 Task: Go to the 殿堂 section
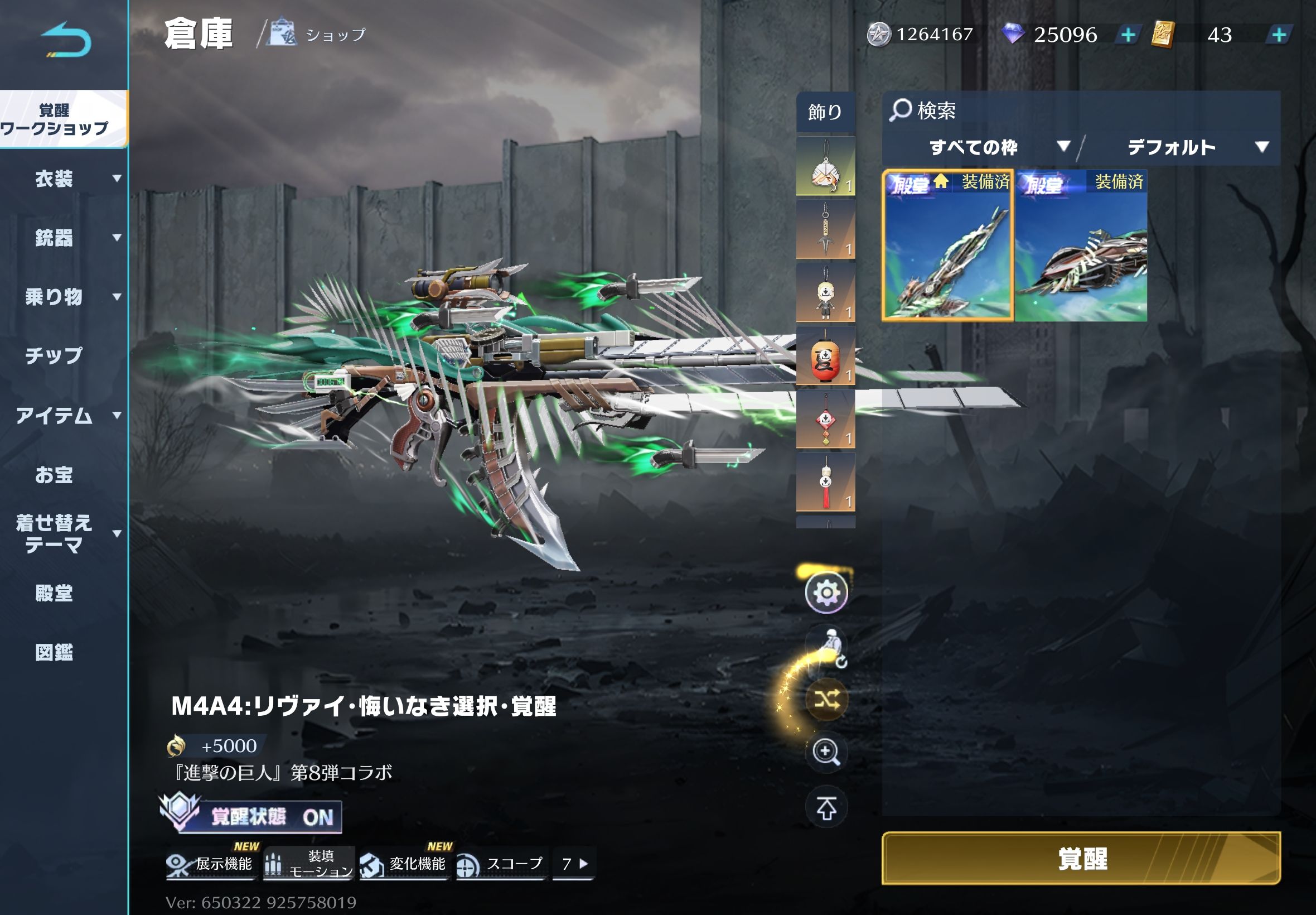55,593
